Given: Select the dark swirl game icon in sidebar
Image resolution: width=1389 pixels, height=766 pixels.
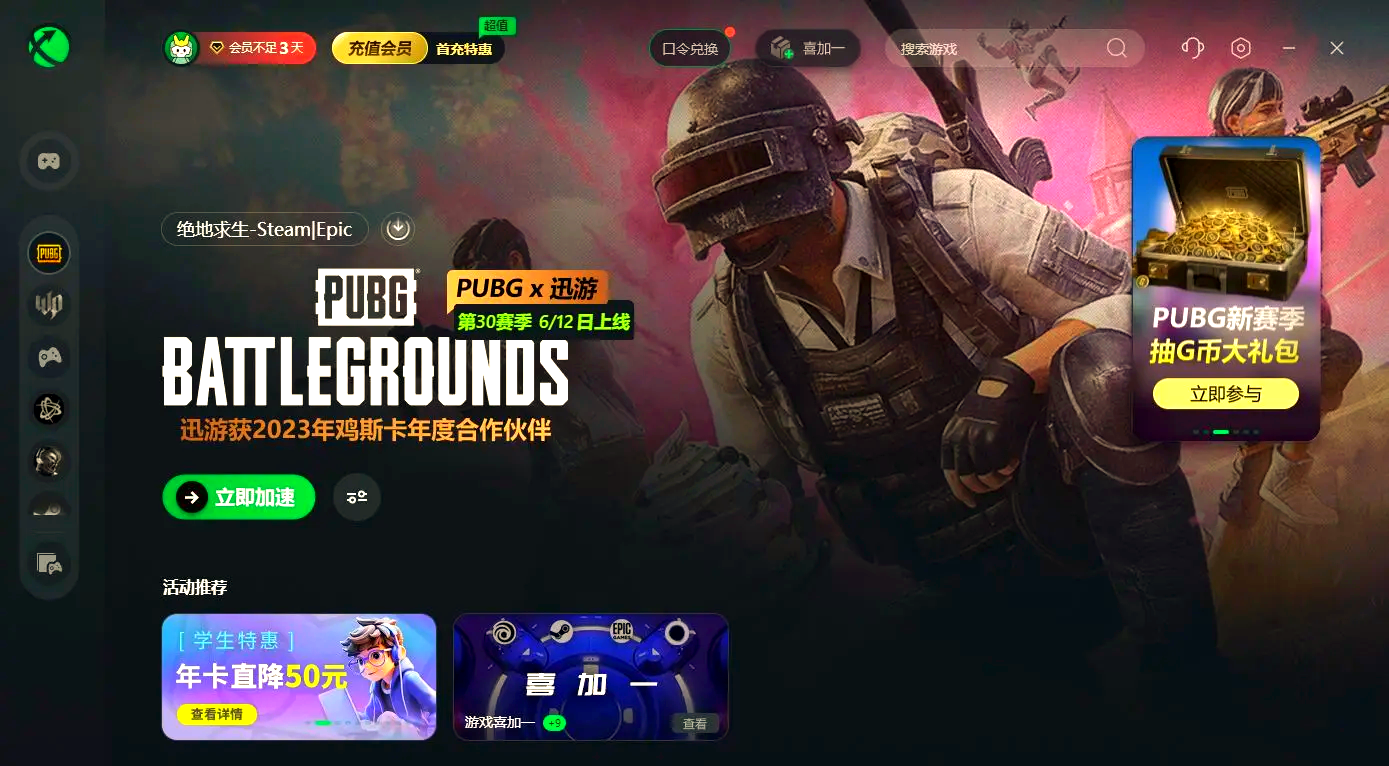Looking at the screenshot, I should (48, 409).
